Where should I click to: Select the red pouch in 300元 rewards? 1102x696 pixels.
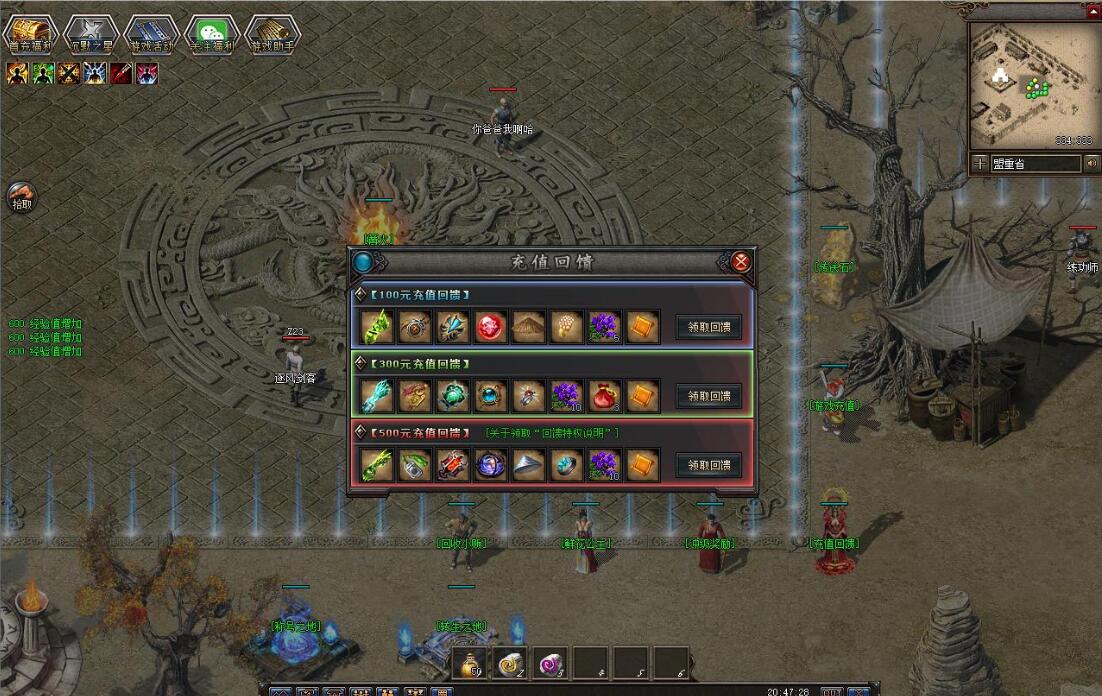tap(604, 396)
